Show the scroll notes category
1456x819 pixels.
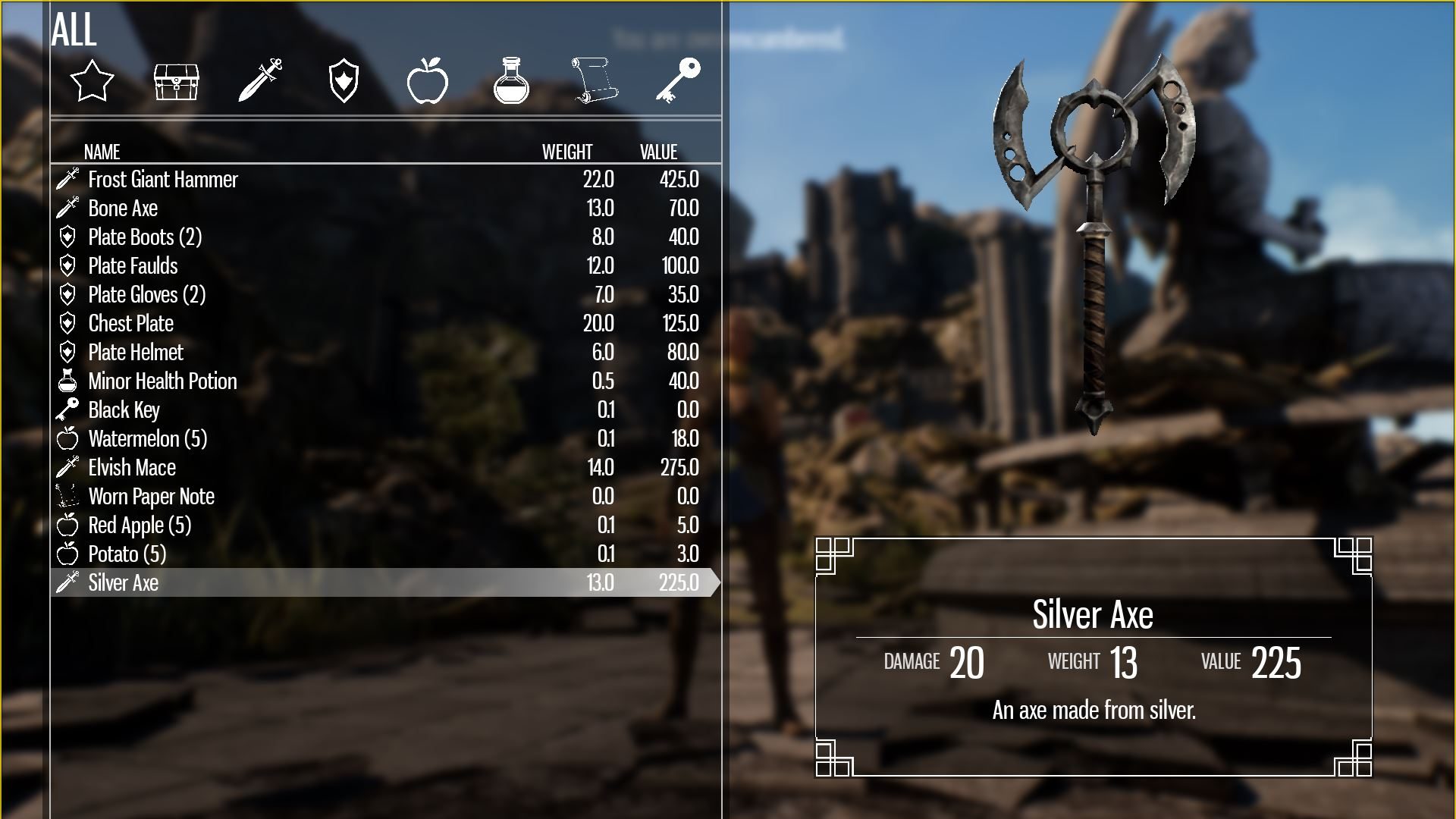coord(595,80)
